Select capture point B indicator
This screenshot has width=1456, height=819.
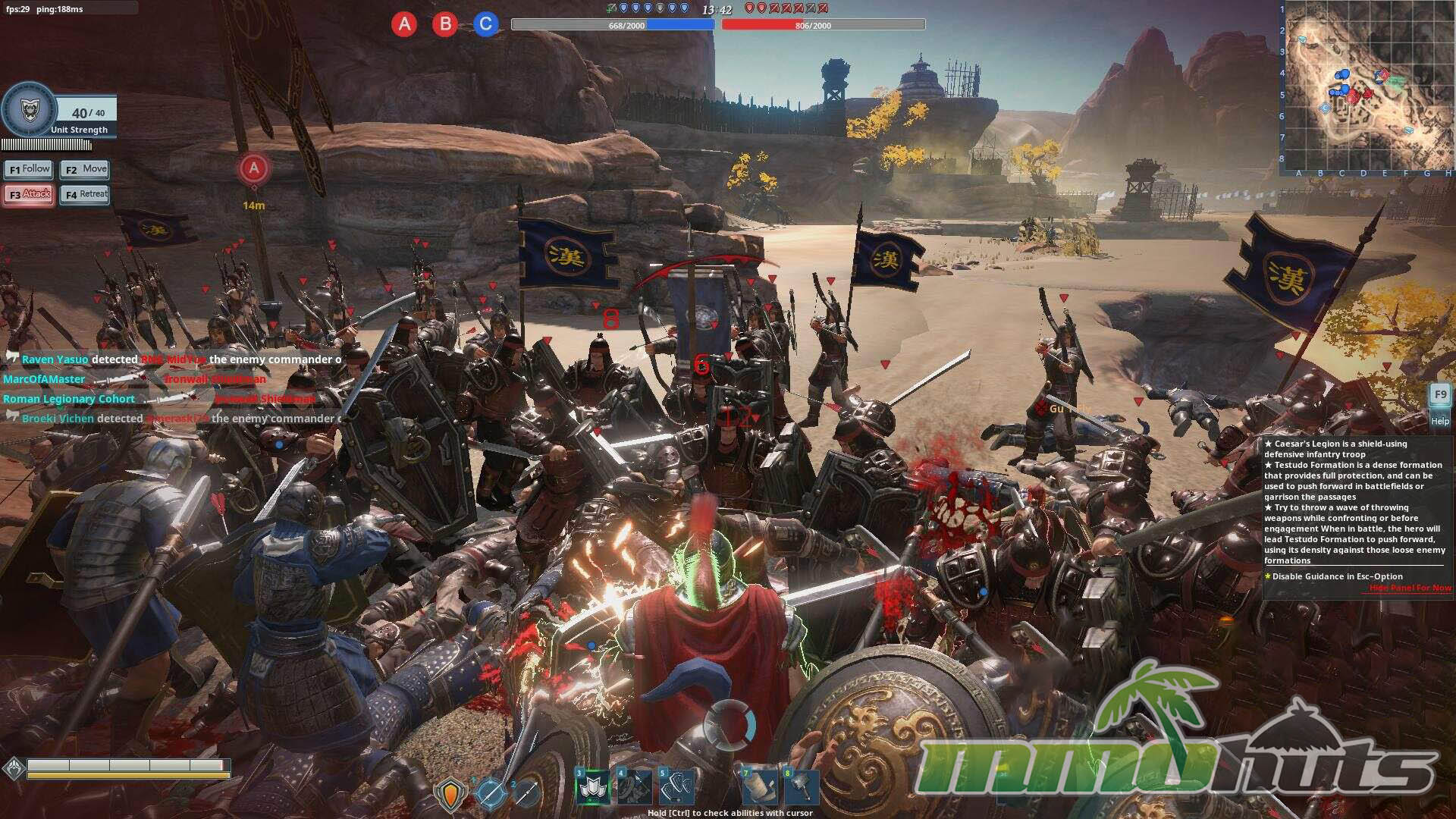click(x=445, y=24)
